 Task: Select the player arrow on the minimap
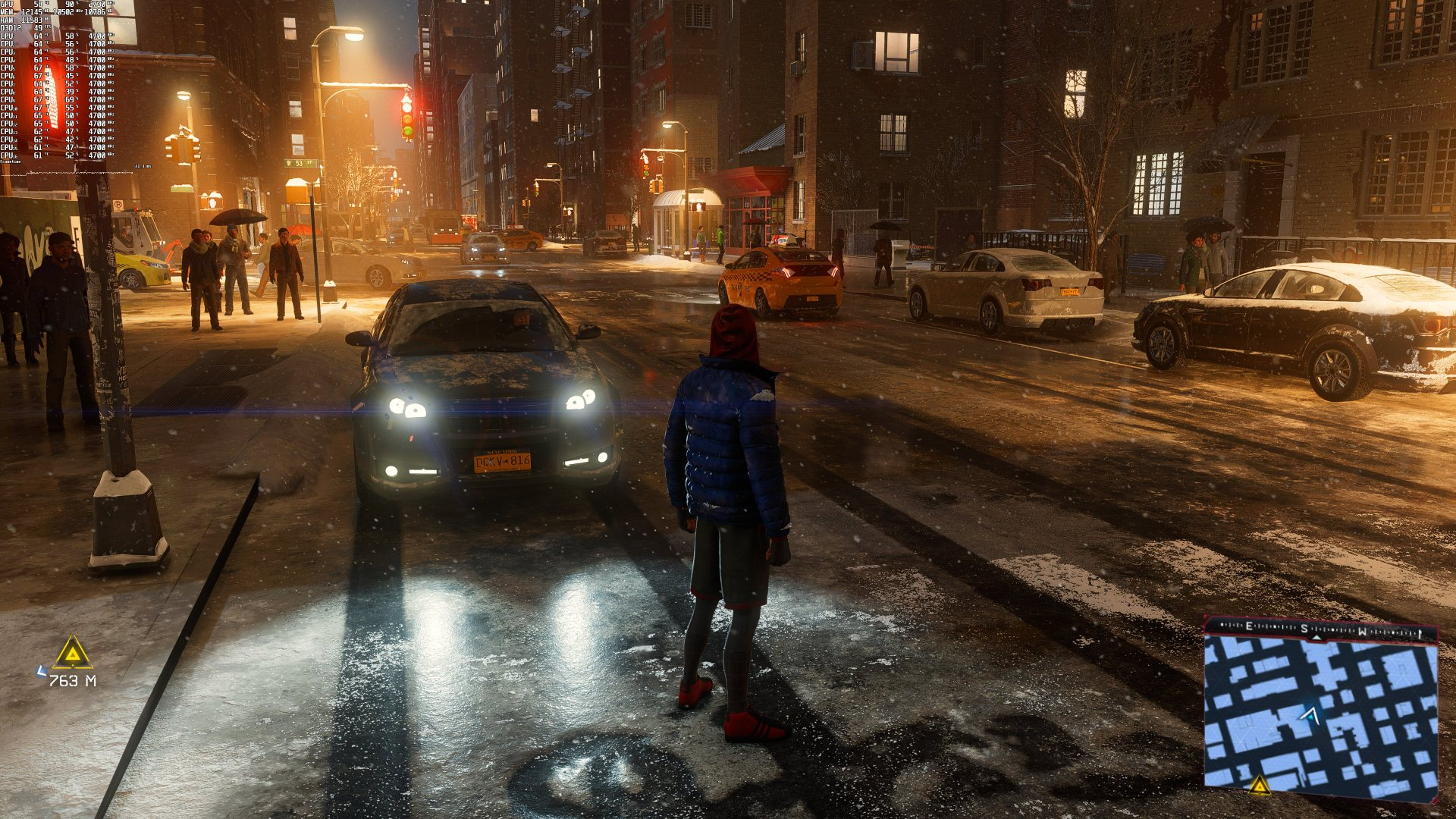tap(1309, 714)
